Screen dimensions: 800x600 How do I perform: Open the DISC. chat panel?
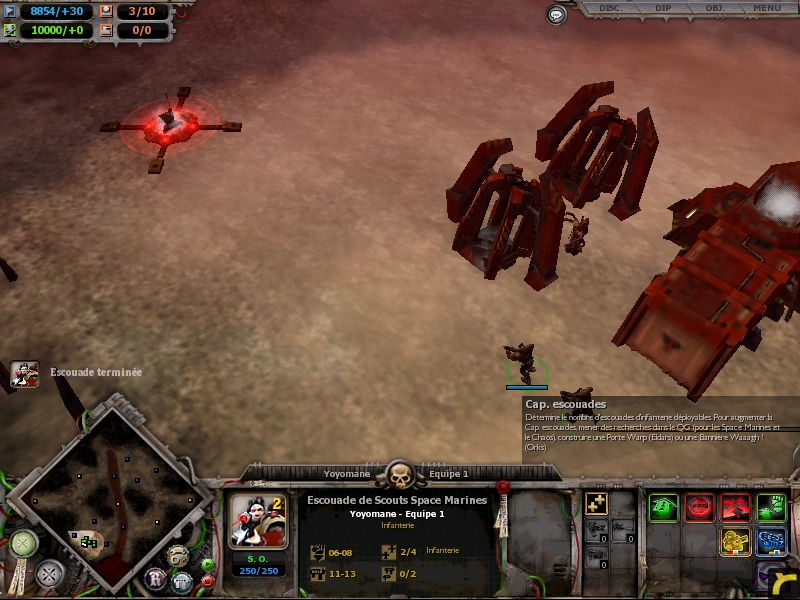click(x=610, y=8)
